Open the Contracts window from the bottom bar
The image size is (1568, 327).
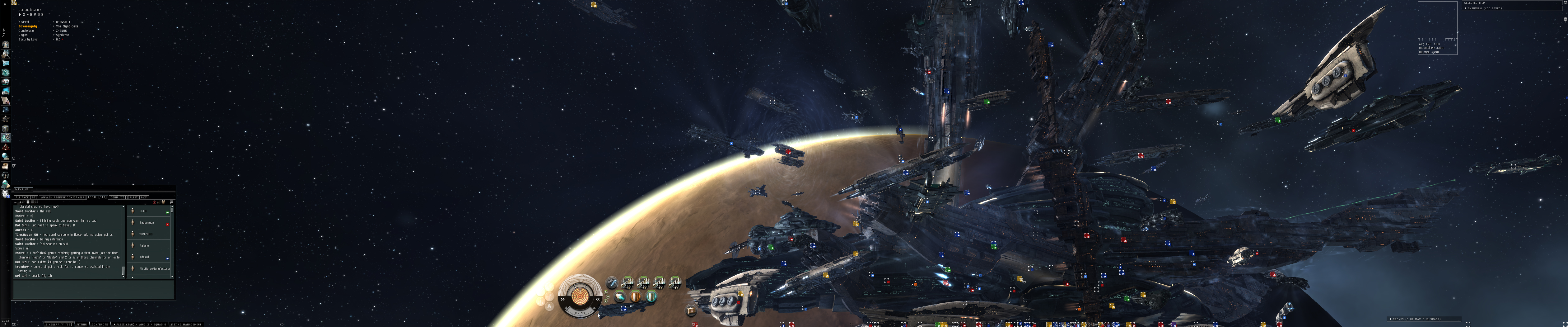pyautogui.click(x=100, y=324)
